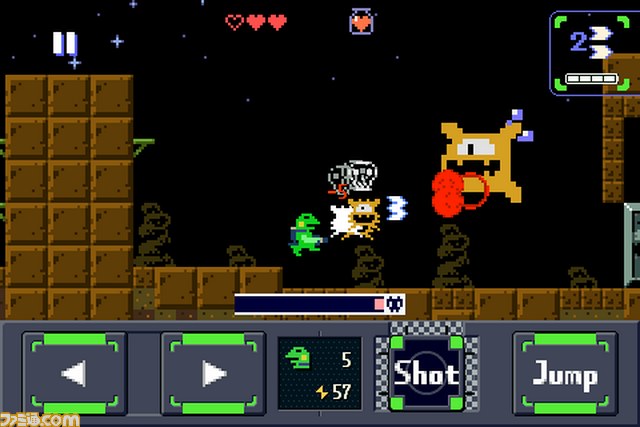Tap the right arrow move button
This screenshot has height=427, width=640.
coord(213,373)
